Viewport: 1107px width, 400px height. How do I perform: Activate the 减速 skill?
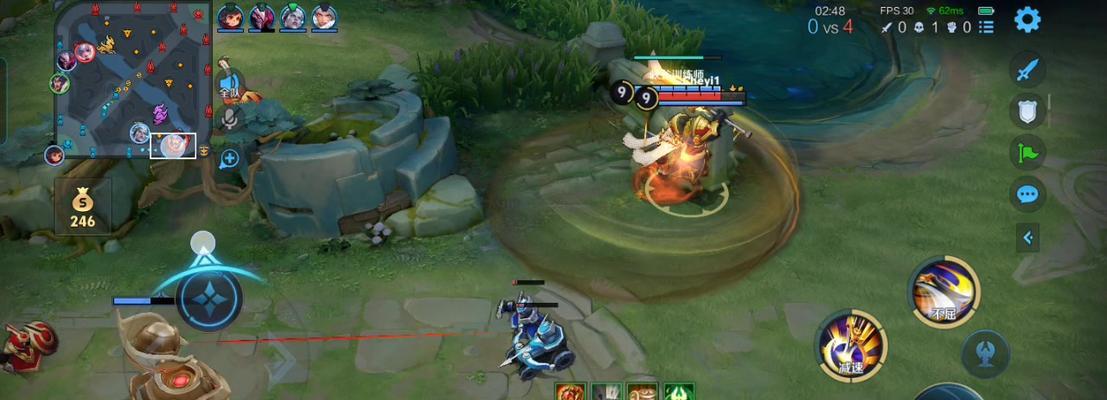[x=851, y=344]
